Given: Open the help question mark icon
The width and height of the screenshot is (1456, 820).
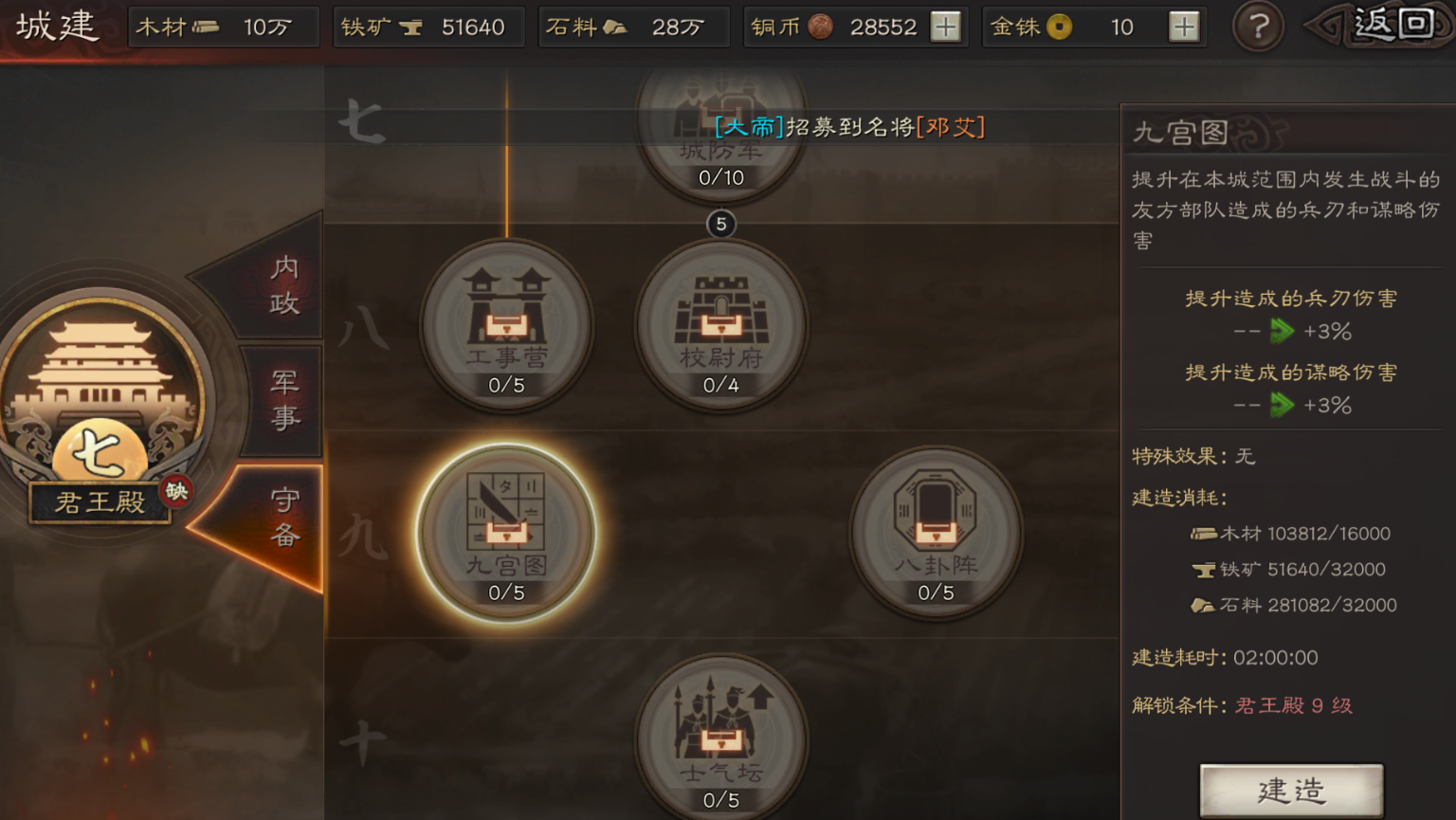Looking at the screenshot, I should (1258, 27).
